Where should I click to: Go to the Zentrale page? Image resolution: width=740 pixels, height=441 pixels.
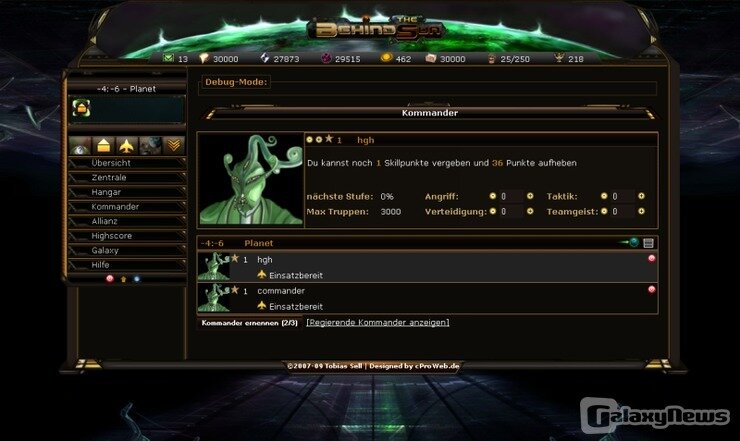pos(109,178)
